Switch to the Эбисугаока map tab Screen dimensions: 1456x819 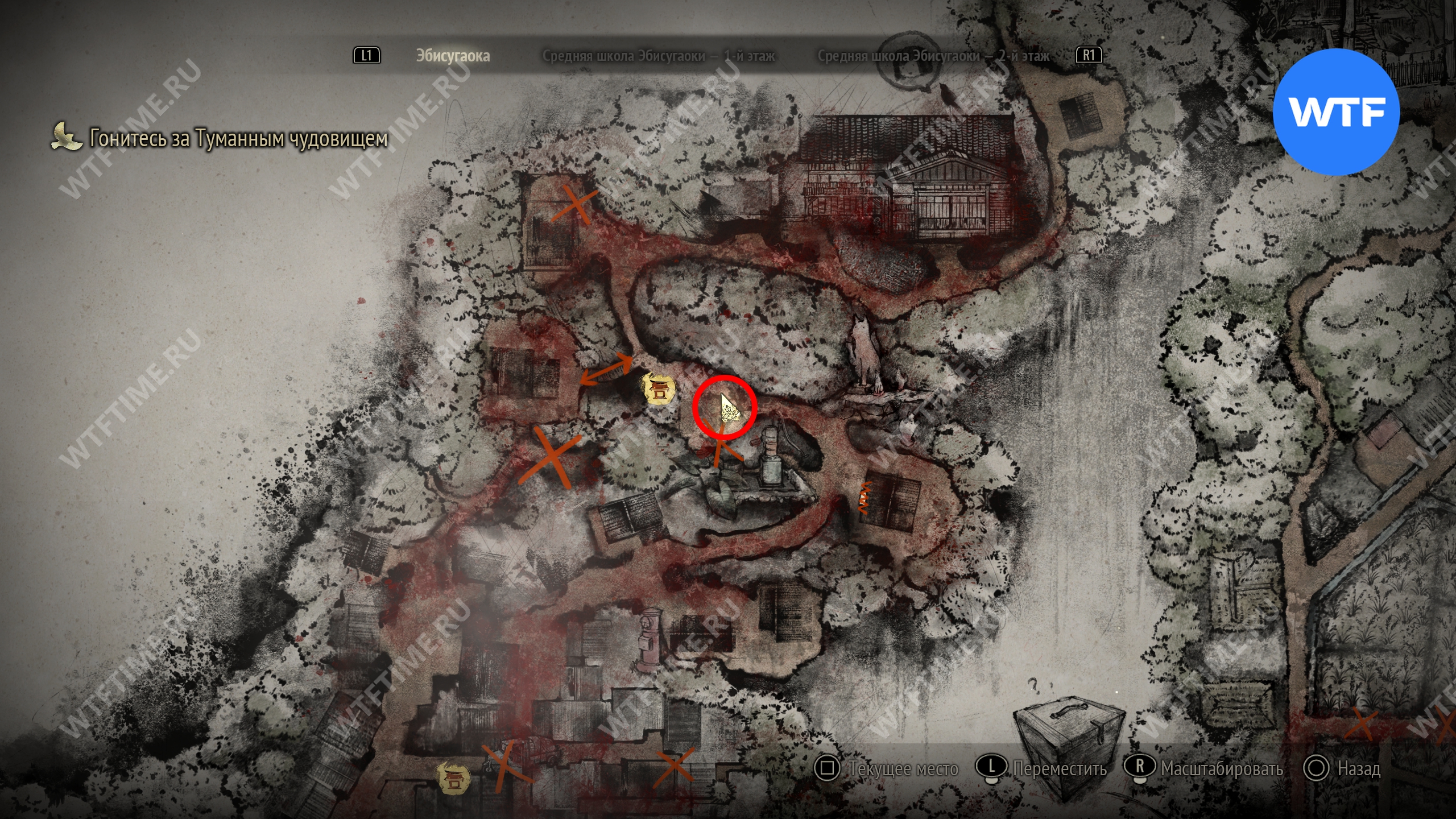pos(453,56)
